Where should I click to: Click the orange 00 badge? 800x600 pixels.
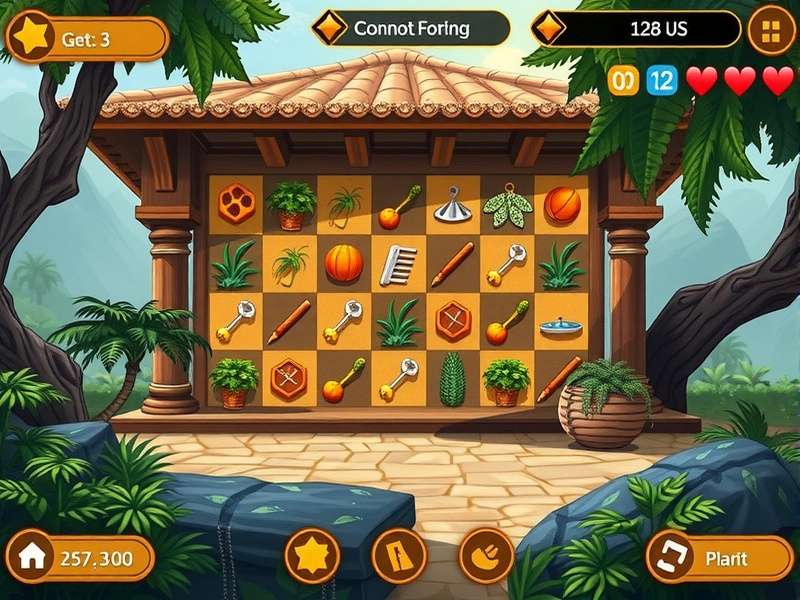click(623, 81)
